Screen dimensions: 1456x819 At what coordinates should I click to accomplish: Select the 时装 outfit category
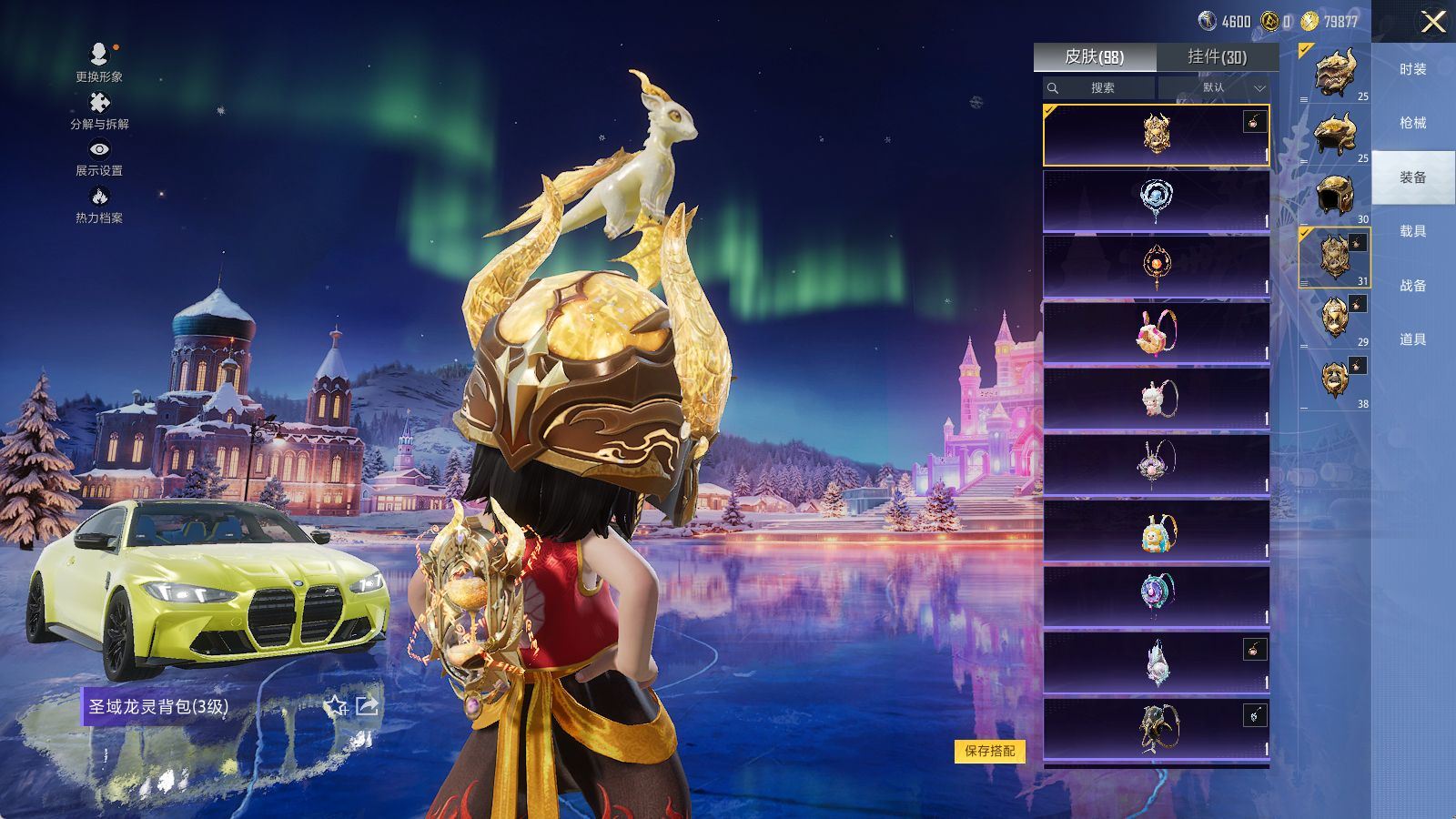pos(1412,69)
